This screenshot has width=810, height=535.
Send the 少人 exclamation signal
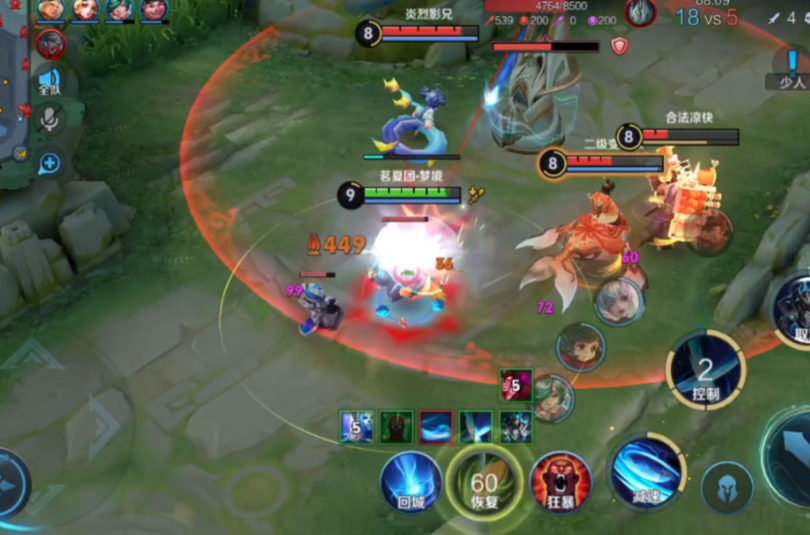[x=792, y=69]
